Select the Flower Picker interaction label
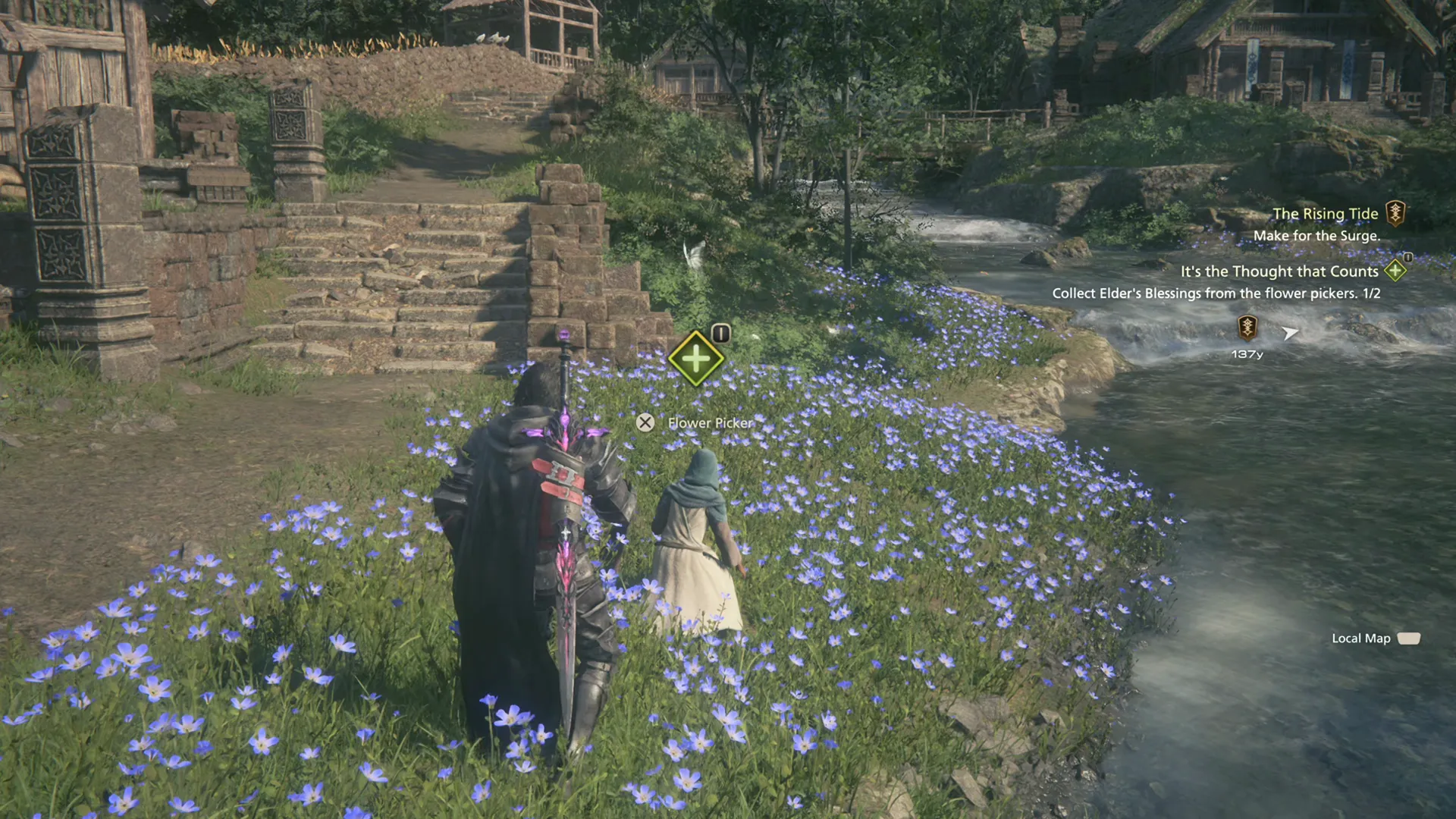The width and height of the screenshot is (1456, 819). (709, 423)
